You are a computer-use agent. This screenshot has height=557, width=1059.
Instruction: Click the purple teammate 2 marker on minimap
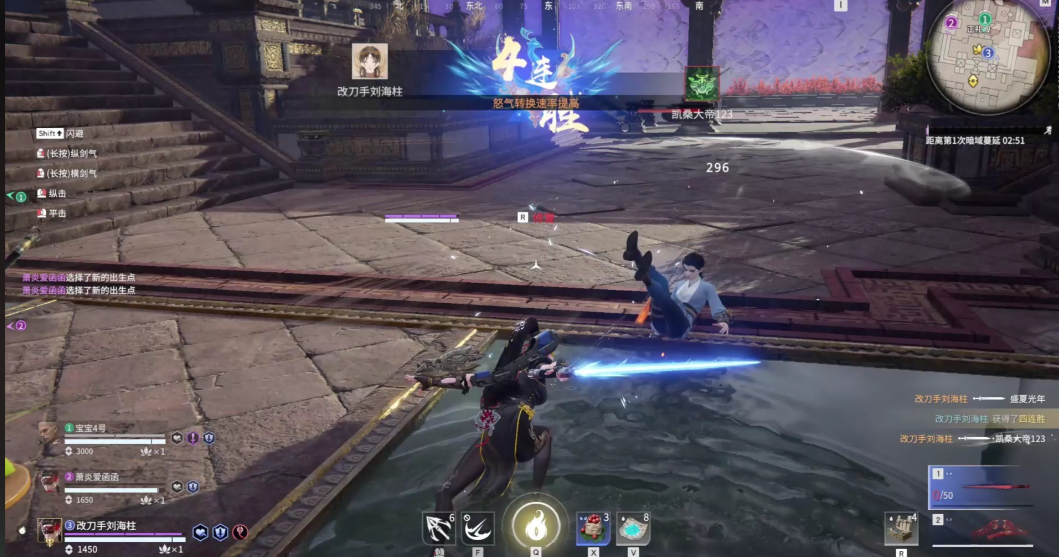951,22
